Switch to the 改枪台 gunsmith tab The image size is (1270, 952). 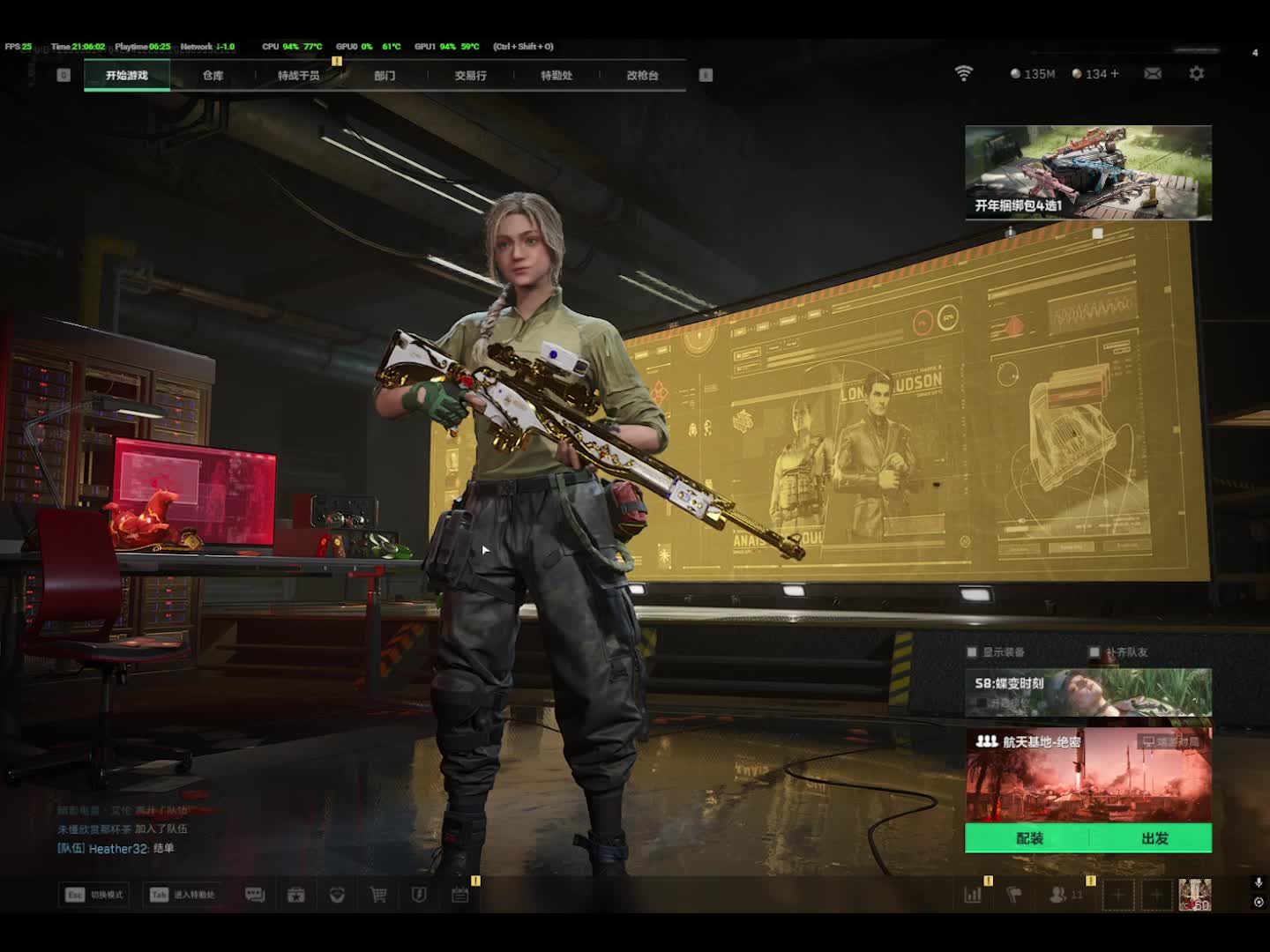pos(642,76)
